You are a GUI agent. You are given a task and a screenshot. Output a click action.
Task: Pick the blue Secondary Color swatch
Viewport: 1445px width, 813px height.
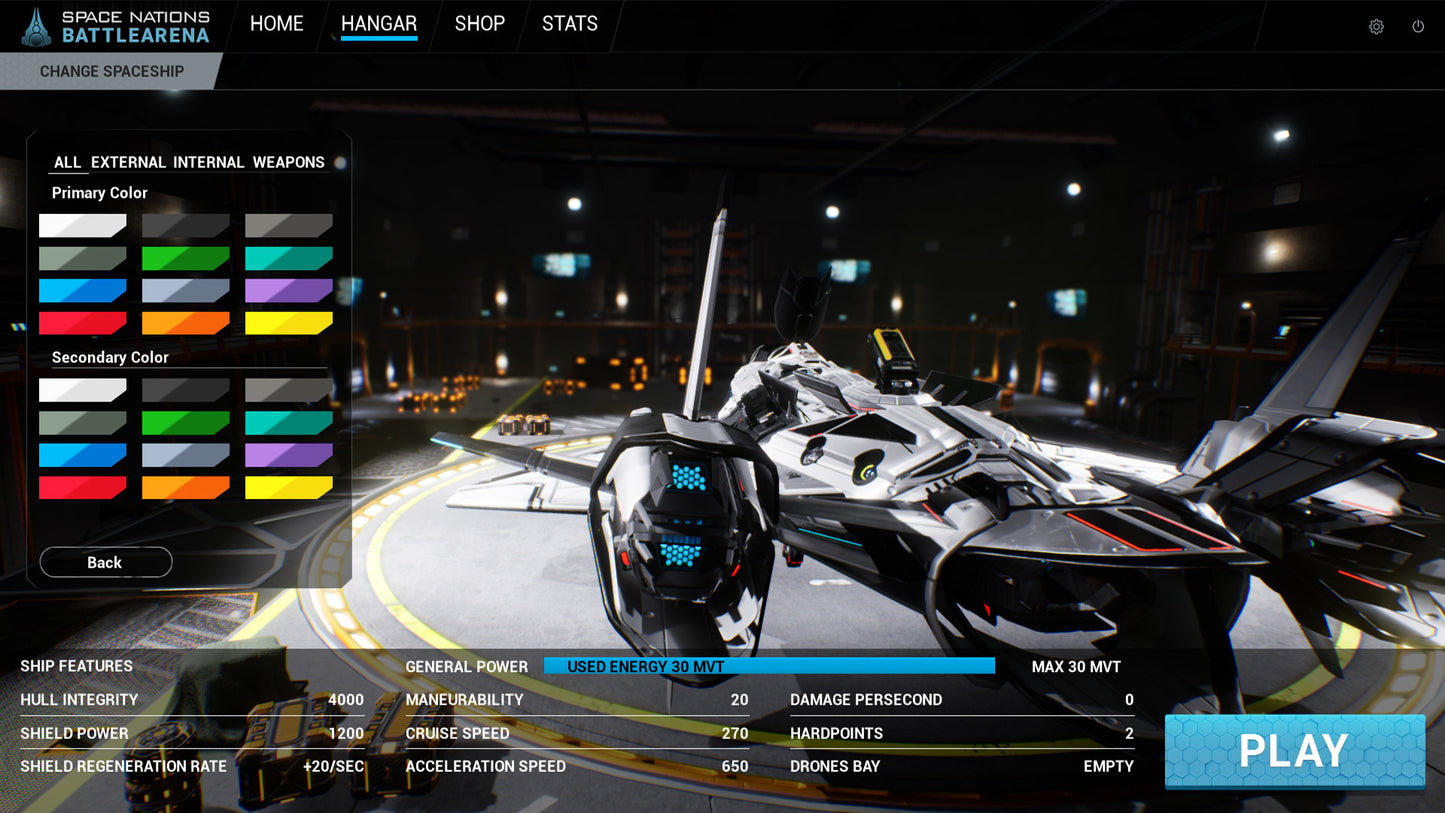tap(83, 455)
